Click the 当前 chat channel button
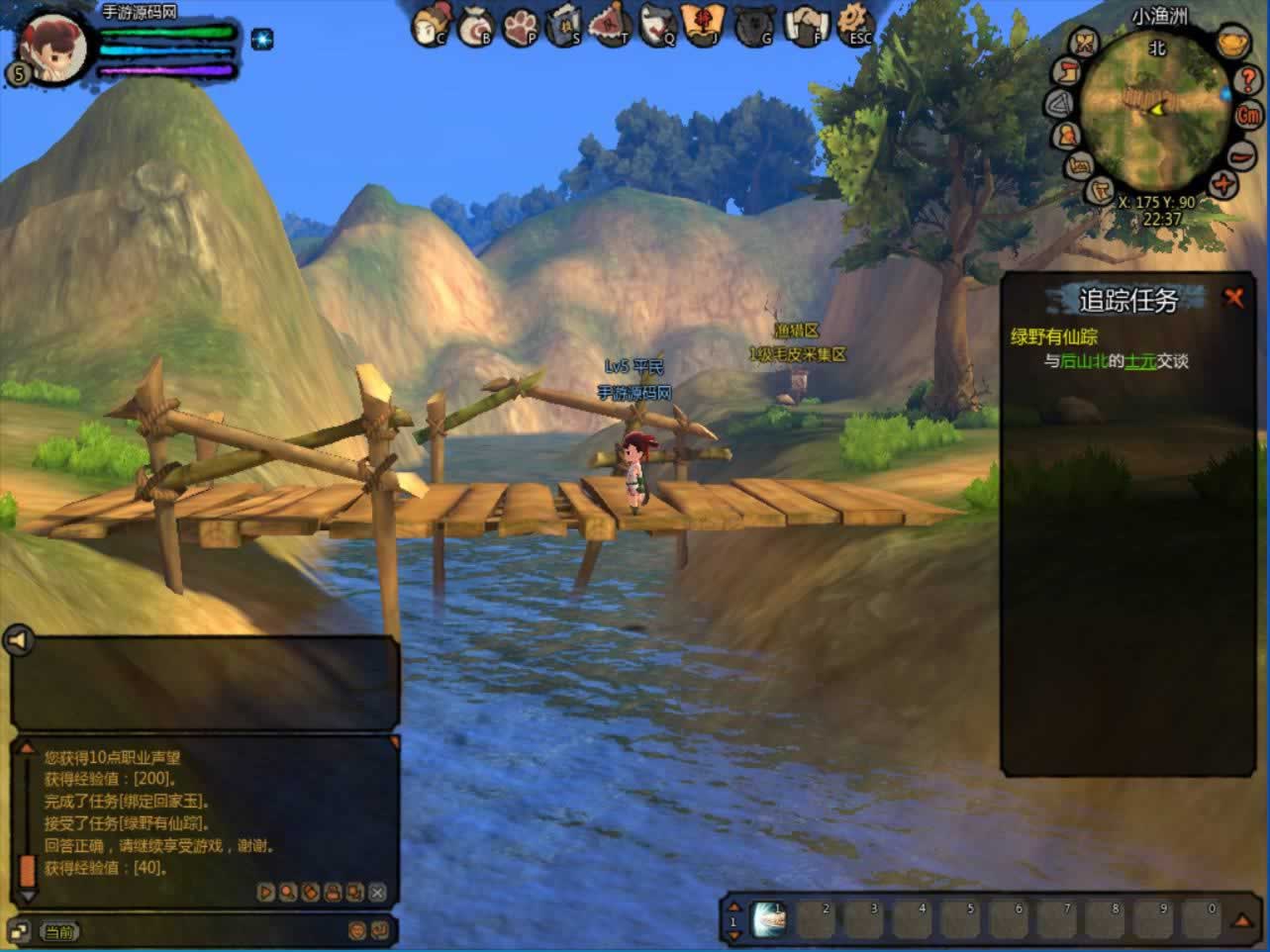The width and height of the screenshot is (1270, 952). click(x=59, y=931)
